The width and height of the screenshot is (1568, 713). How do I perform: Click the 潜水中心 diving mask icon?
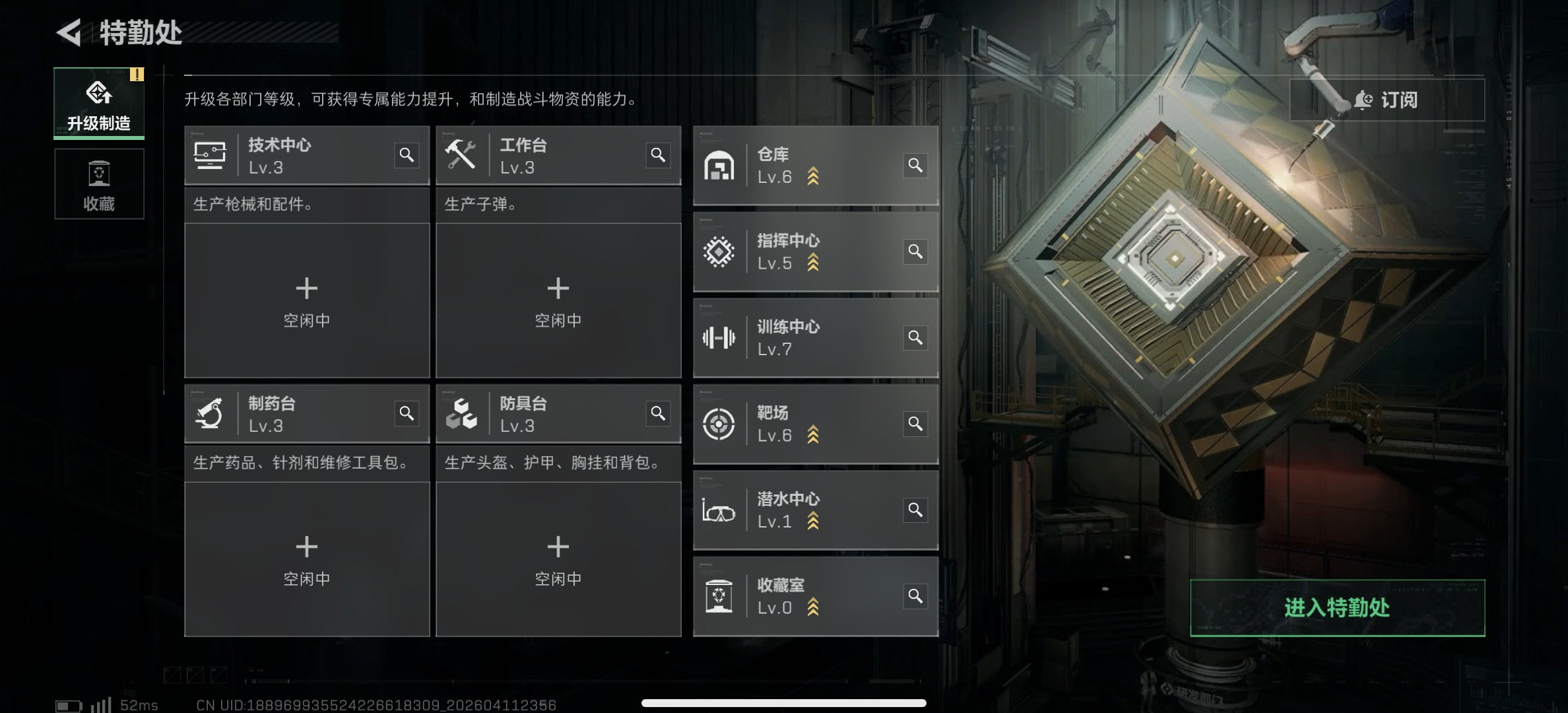click(719, 509)
